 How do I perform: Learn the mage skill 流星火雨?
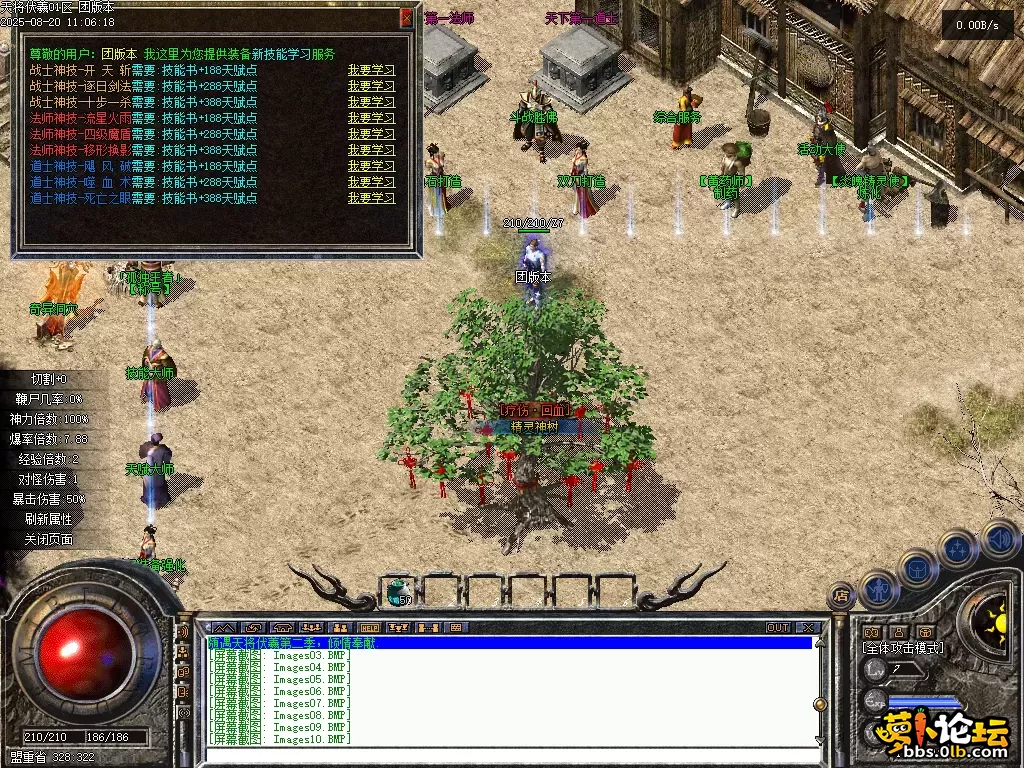point(371,118)
